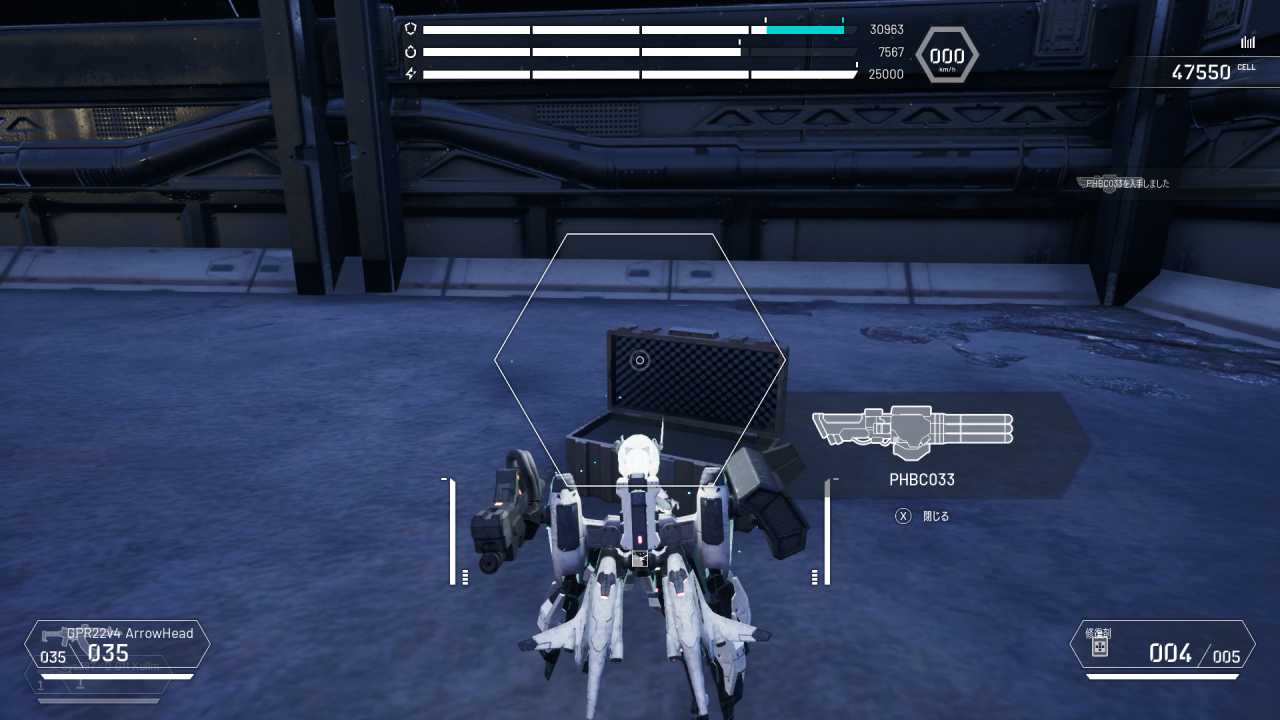Image resolution: width=1280 pixels, height=720 pixels.
Task: Select the PHBC033 looted weapon icon
Action: tap(913, 431)
